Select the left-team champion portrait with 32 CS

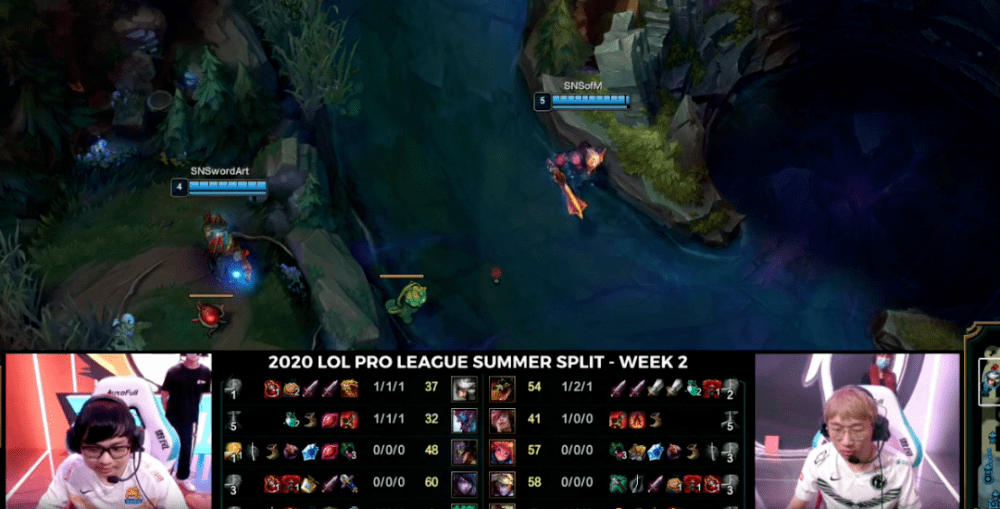click(x=464, y=420)
